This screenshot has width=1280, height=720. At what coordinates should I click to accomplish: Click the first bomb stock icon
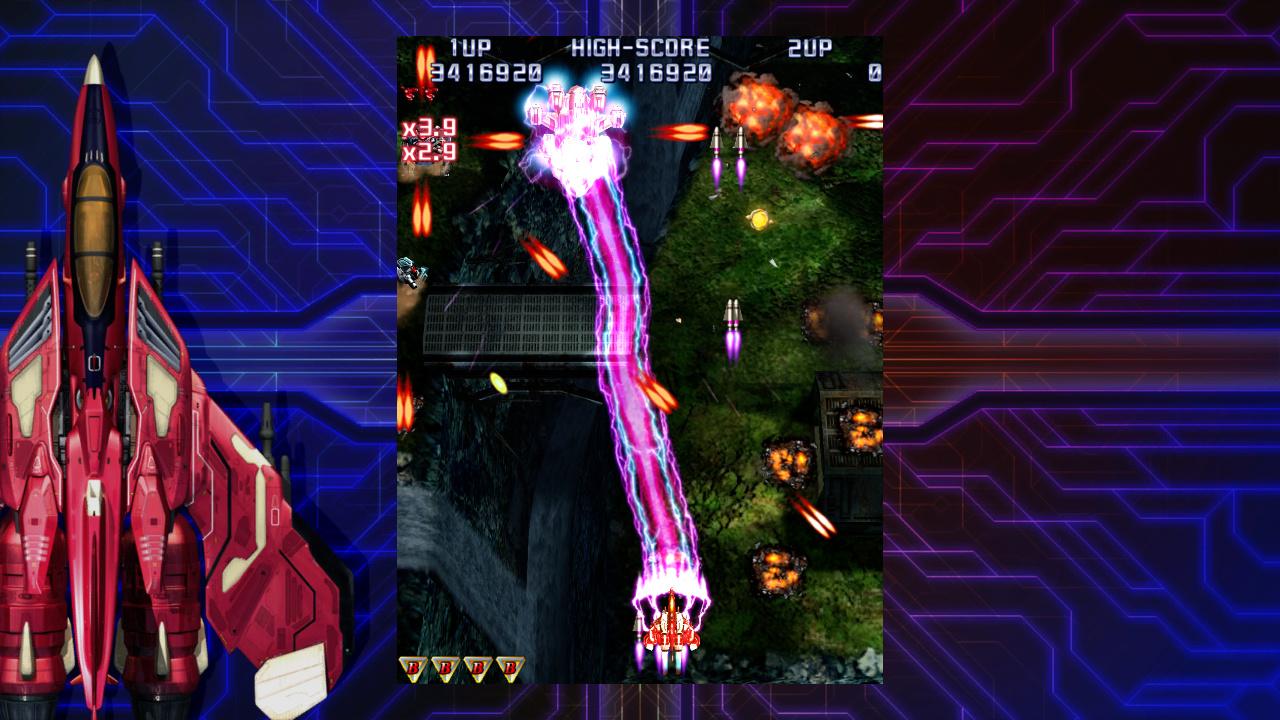(x=413, y=667)
